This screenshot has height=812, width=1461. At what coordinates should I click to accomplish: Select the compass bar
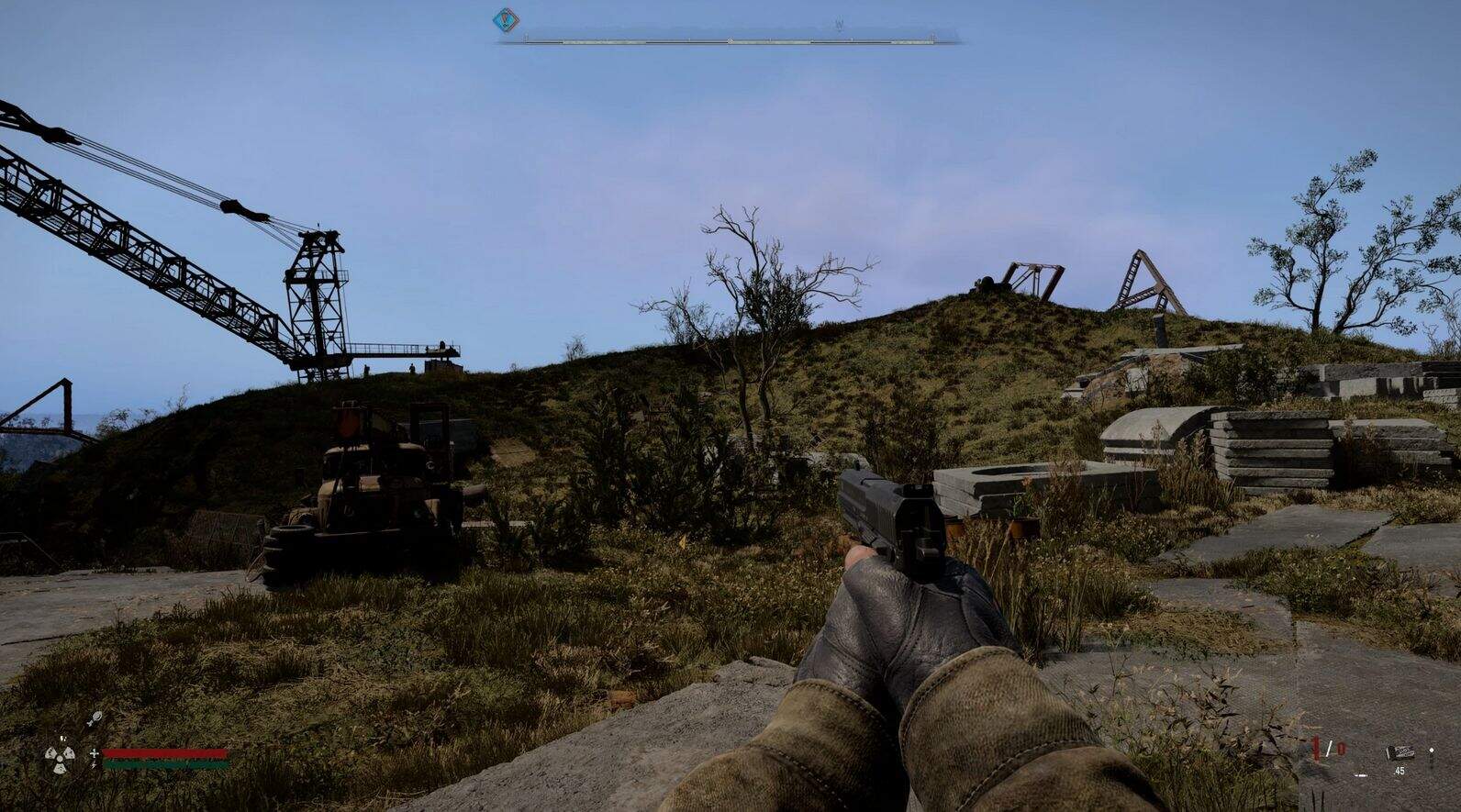[x=730, y=41]
